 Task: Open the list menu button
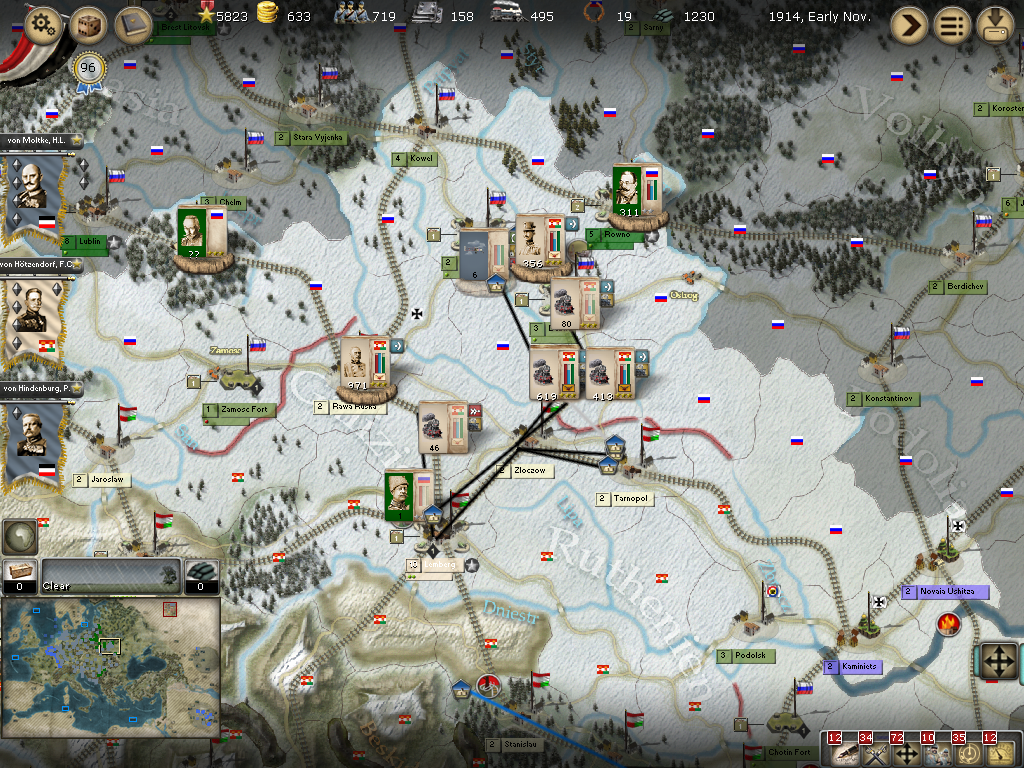click(x=953, y=24)
